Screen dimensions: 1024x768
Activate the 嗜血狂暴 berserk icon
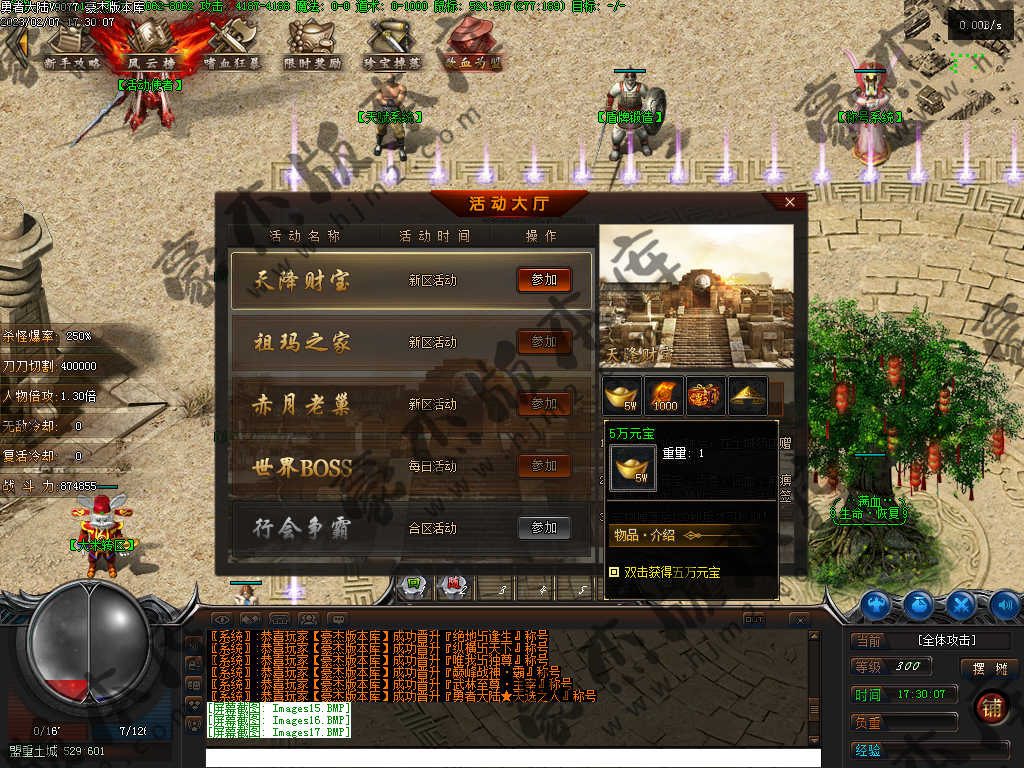click(x=232, y=45)
